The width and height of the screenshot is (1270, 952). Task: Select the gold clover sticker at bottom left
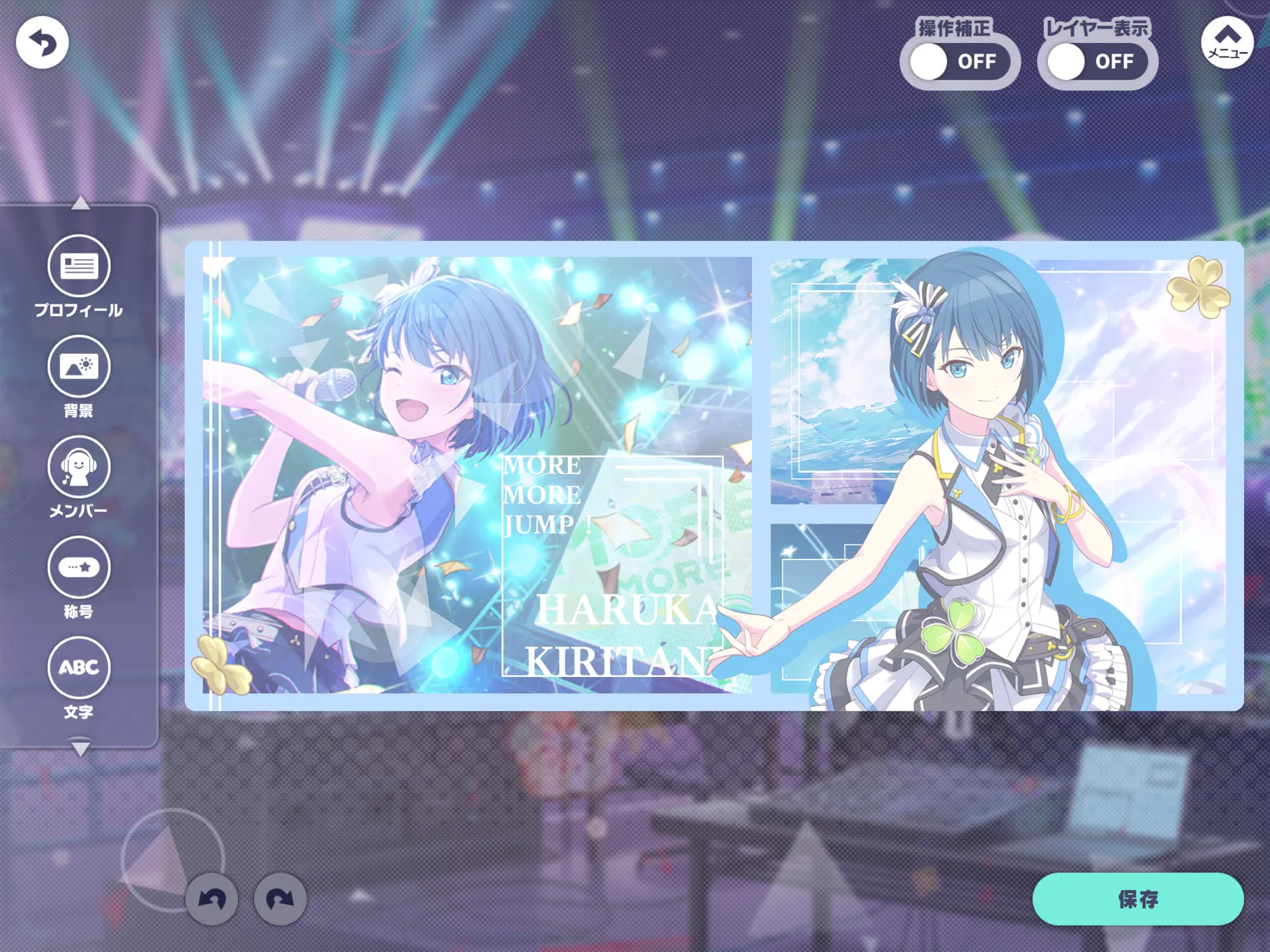(x=219, y=665)
